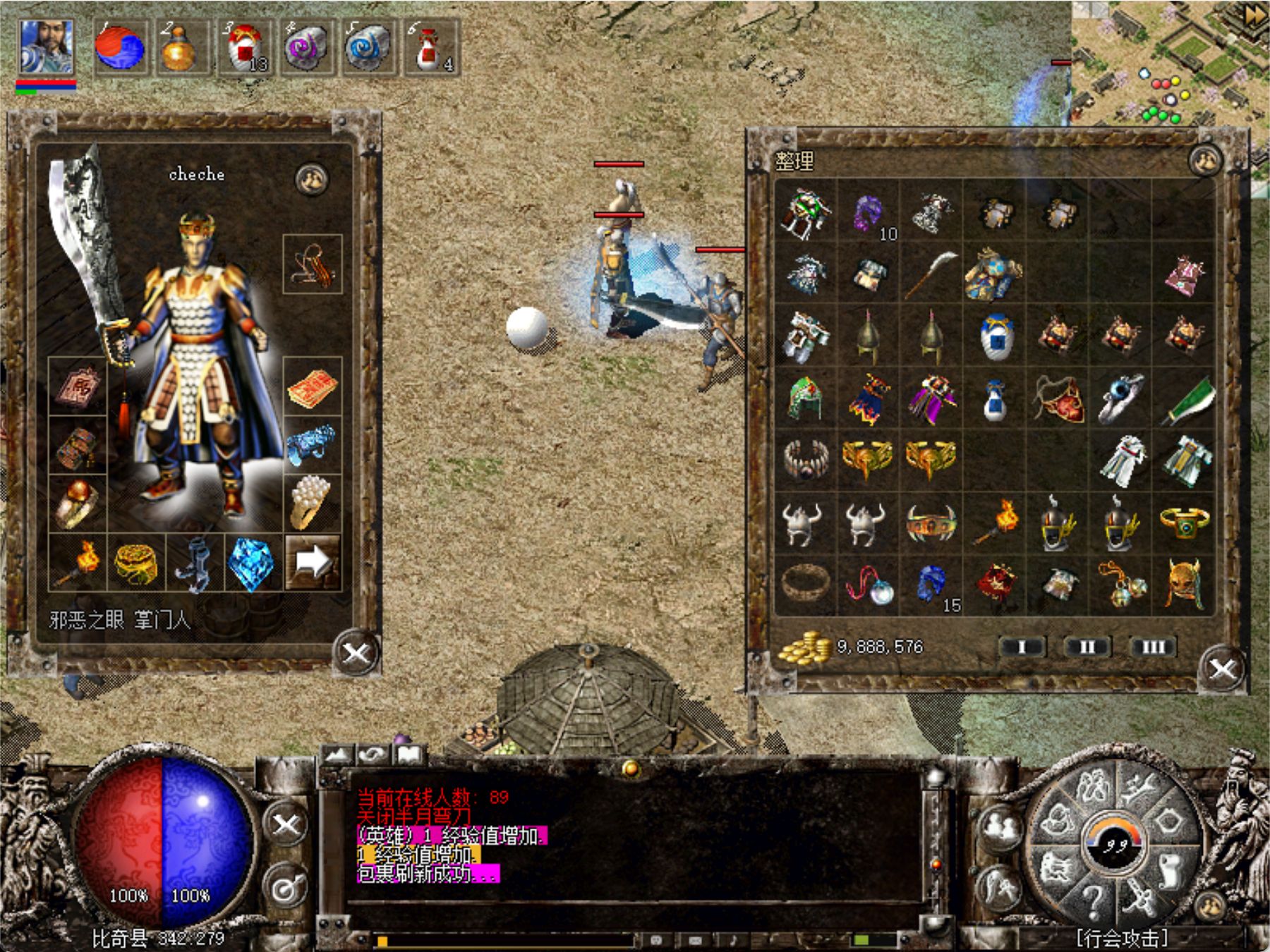The image size is (1270, 952).
Task: Select the polearm weapon in the bag
Action: pos(931,274)
